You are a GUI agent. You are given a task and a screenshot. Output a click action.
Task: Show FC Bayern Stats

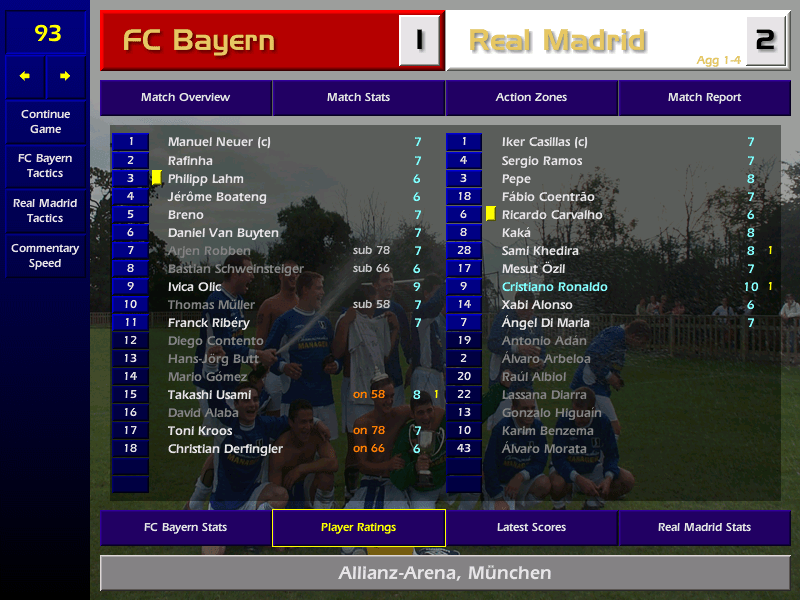click(x=185, y=527)
